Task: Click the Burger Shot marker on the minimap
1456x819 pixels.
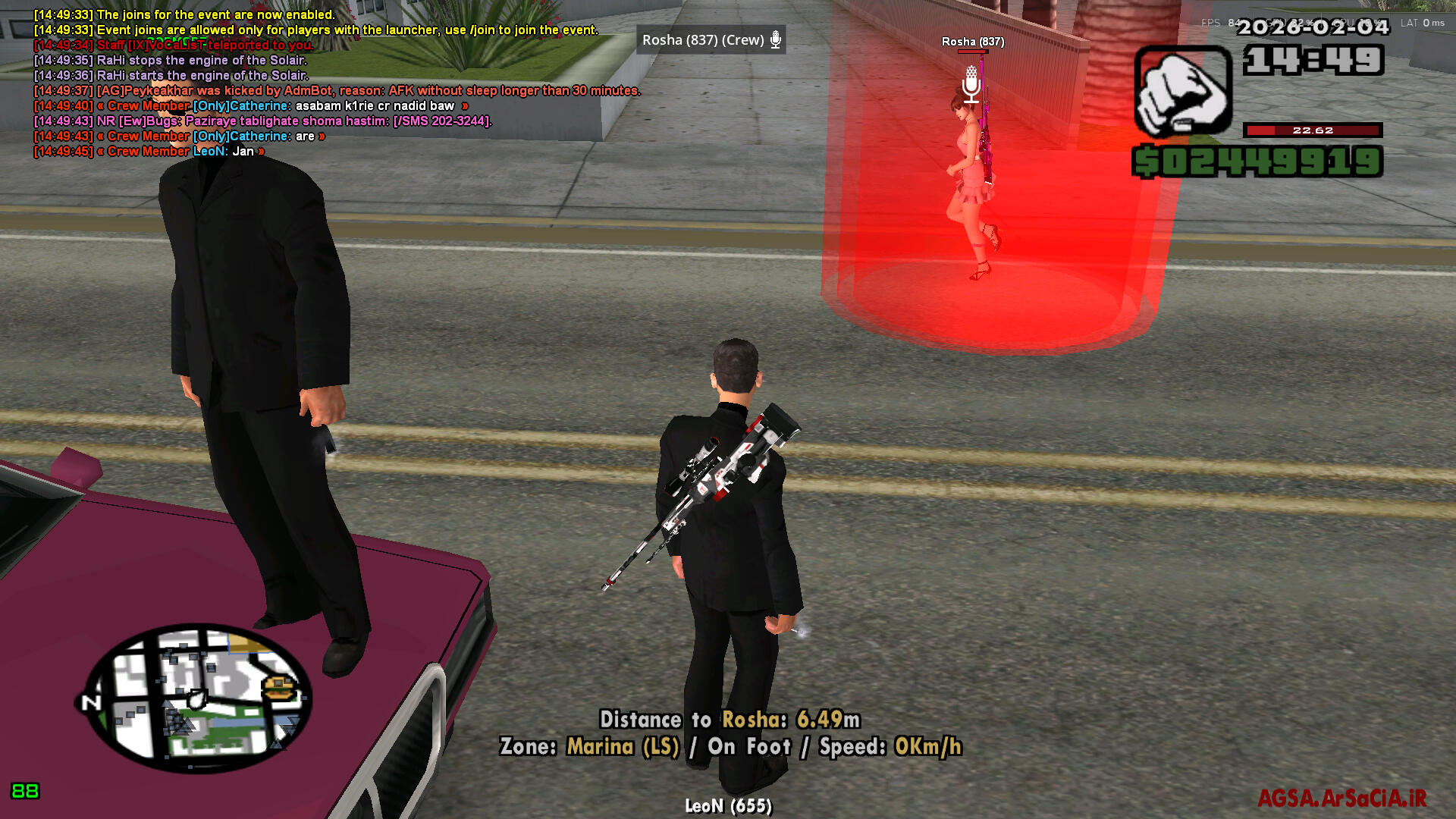Action: coord(278,689)
